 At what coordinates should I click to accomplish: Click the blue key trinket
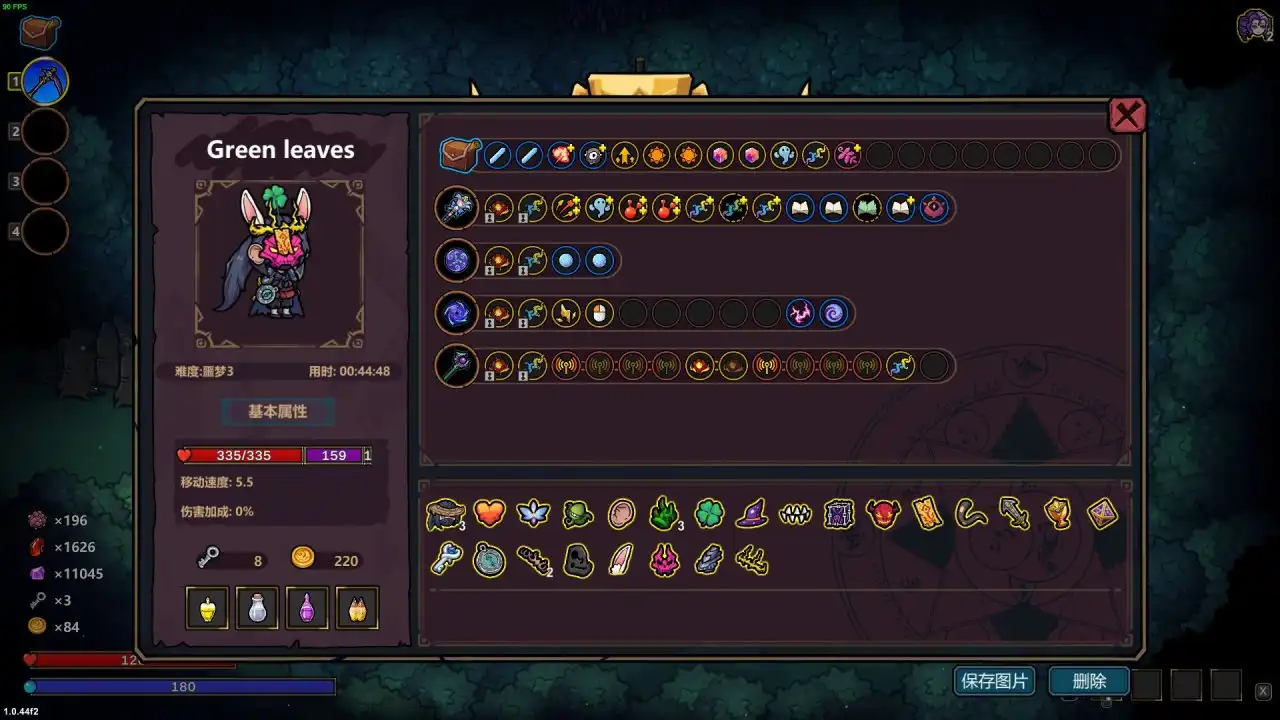click(449, 560)
